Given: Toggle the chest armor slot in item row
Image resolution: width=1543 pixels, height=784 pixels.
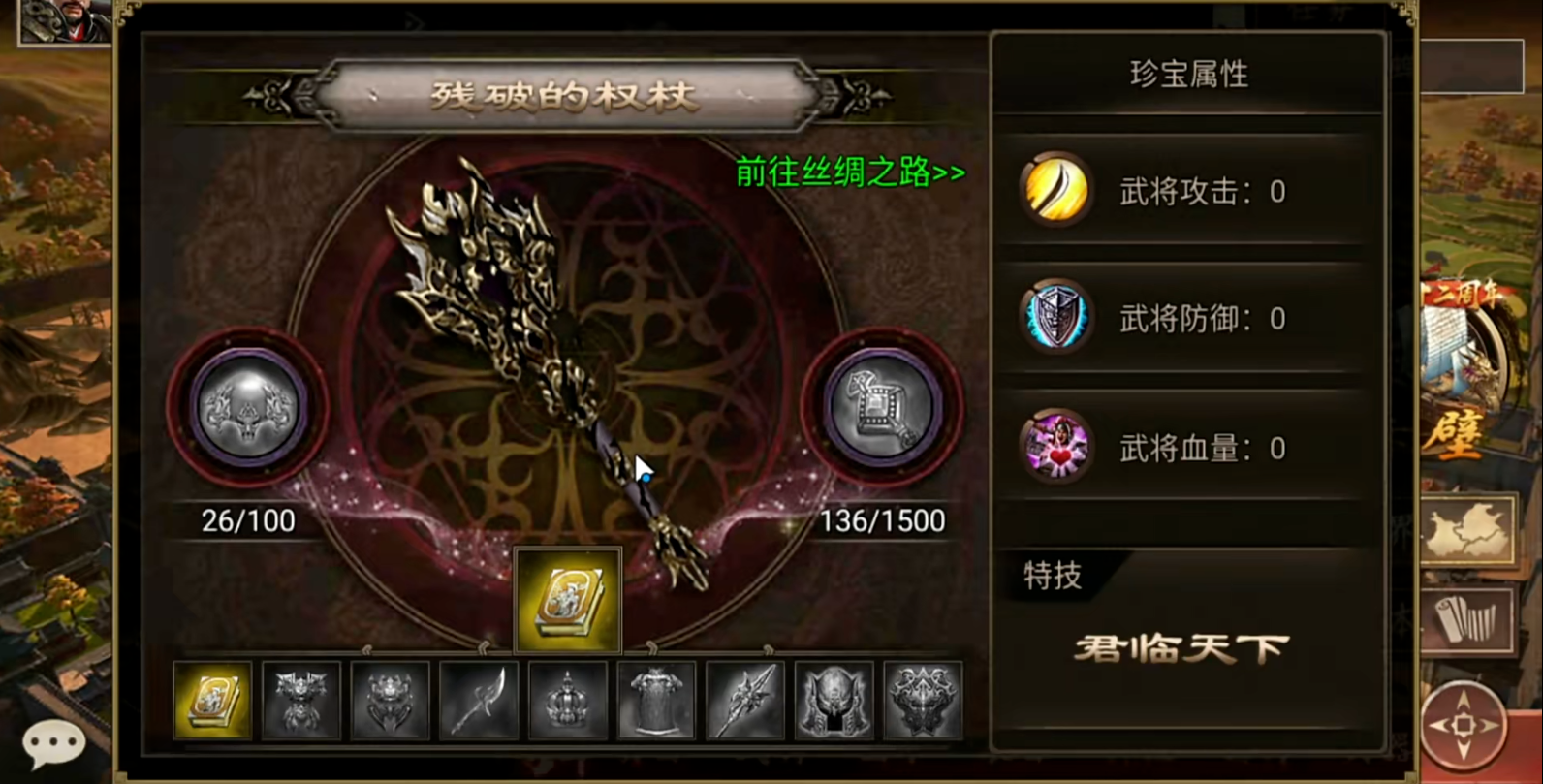Looking at the screenshot, I should pos(658,701).
